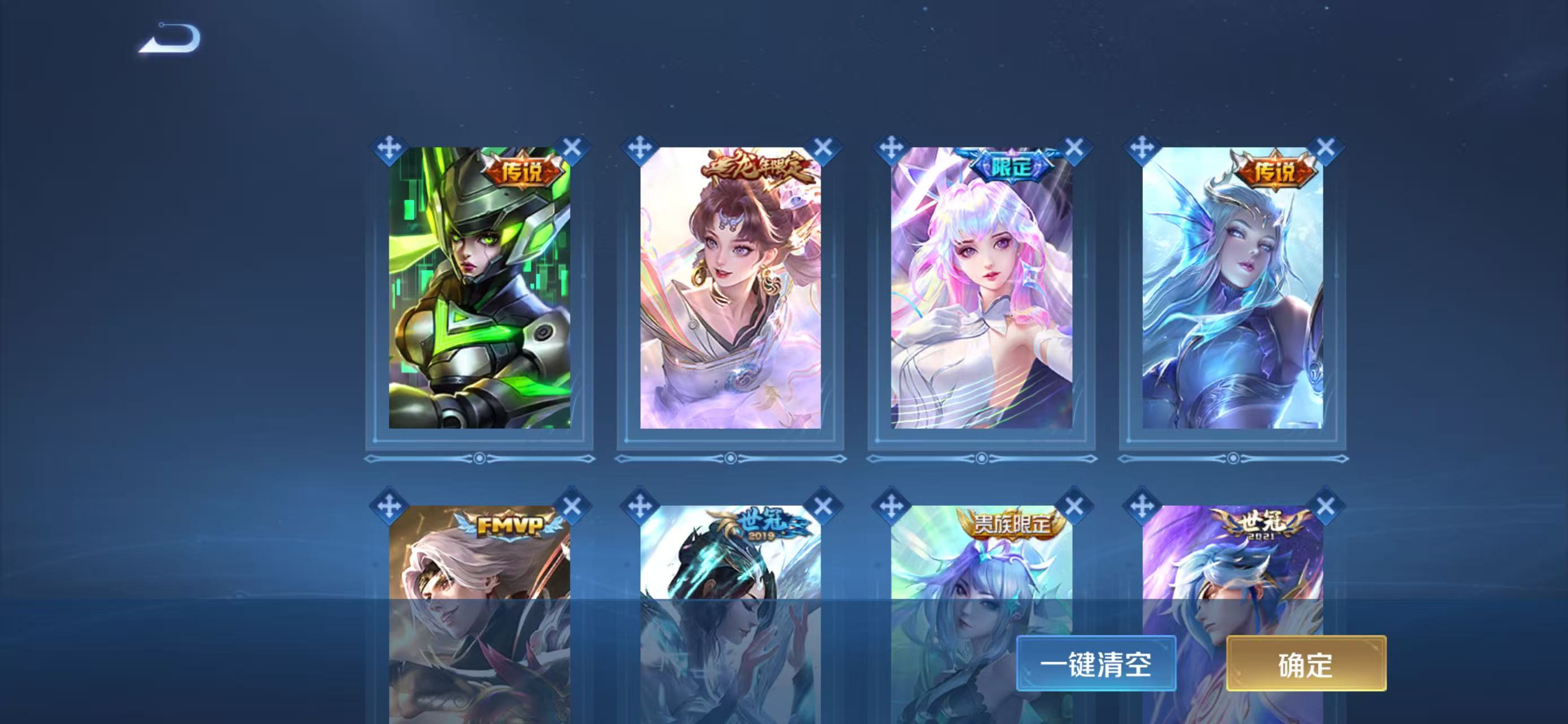Select the pink-haired 限定 skin card
The width and height of the screenshot is (1568, 724).
click(x=981, y=287)
